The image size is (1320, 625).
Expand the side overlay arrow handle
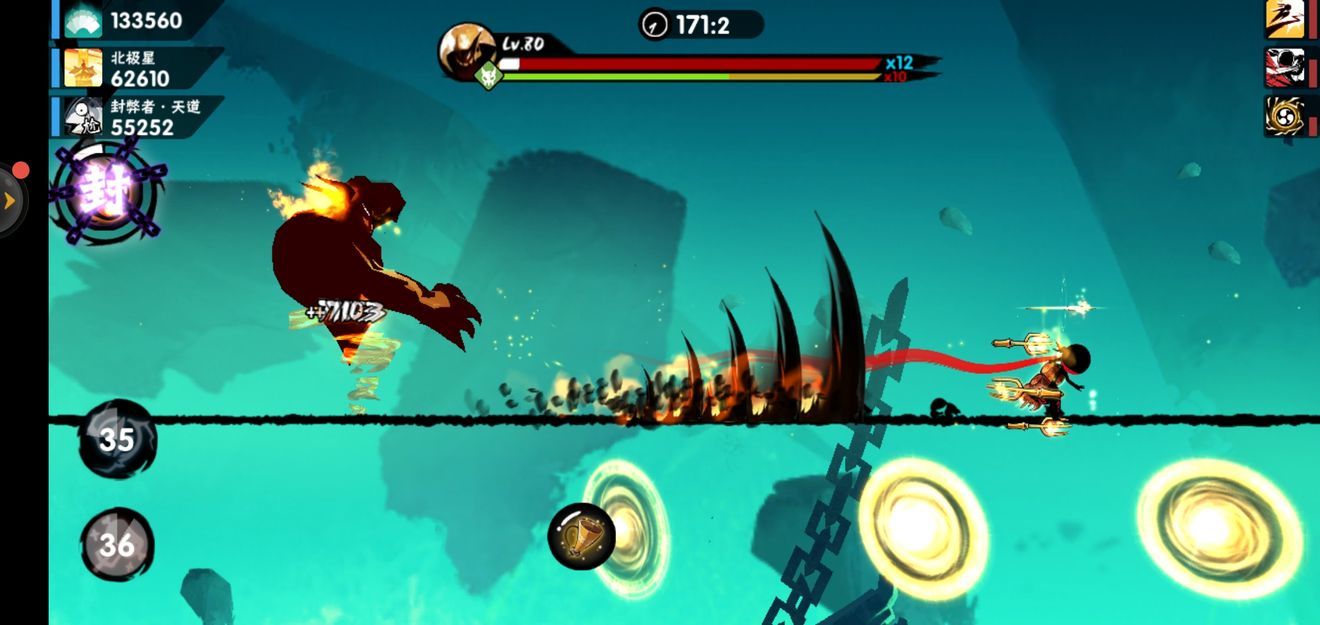point(10,200)
